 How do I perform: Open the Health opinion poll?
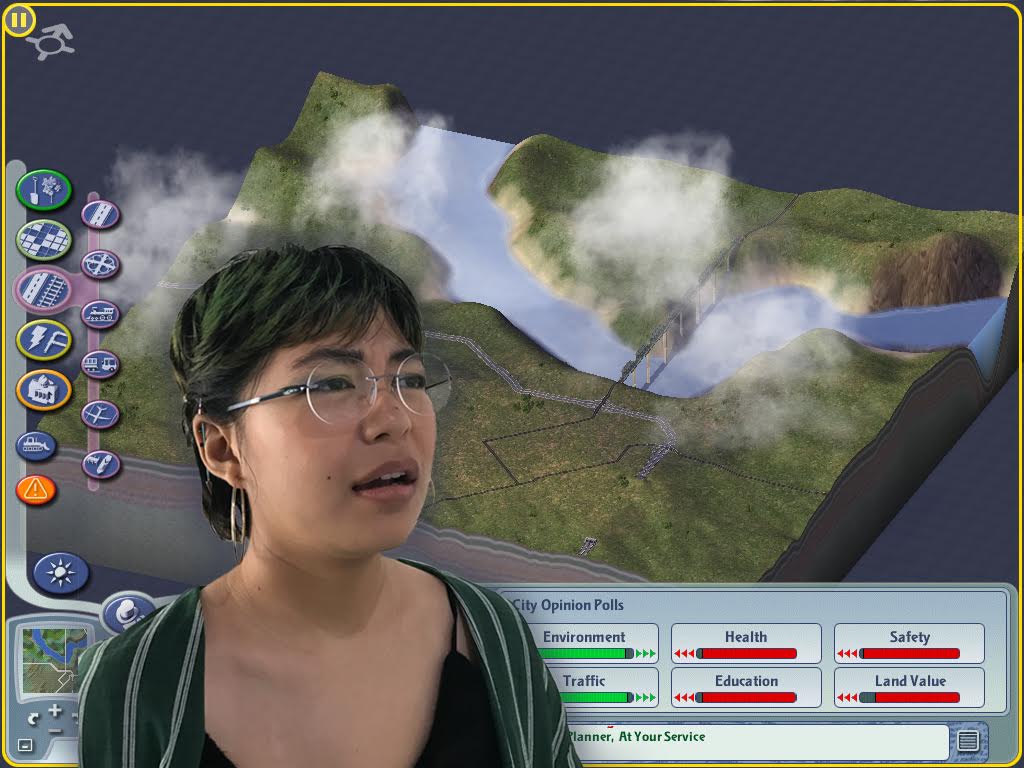(746, 643)
